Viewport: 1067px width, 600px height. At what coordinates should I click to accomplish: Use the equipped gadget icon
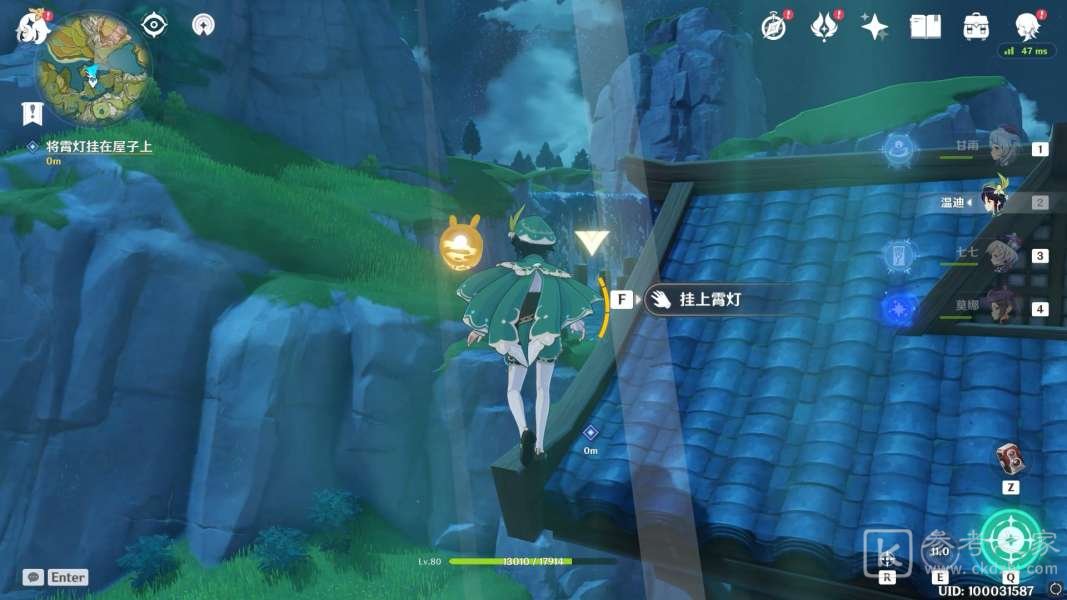[x=1010, y=460]
